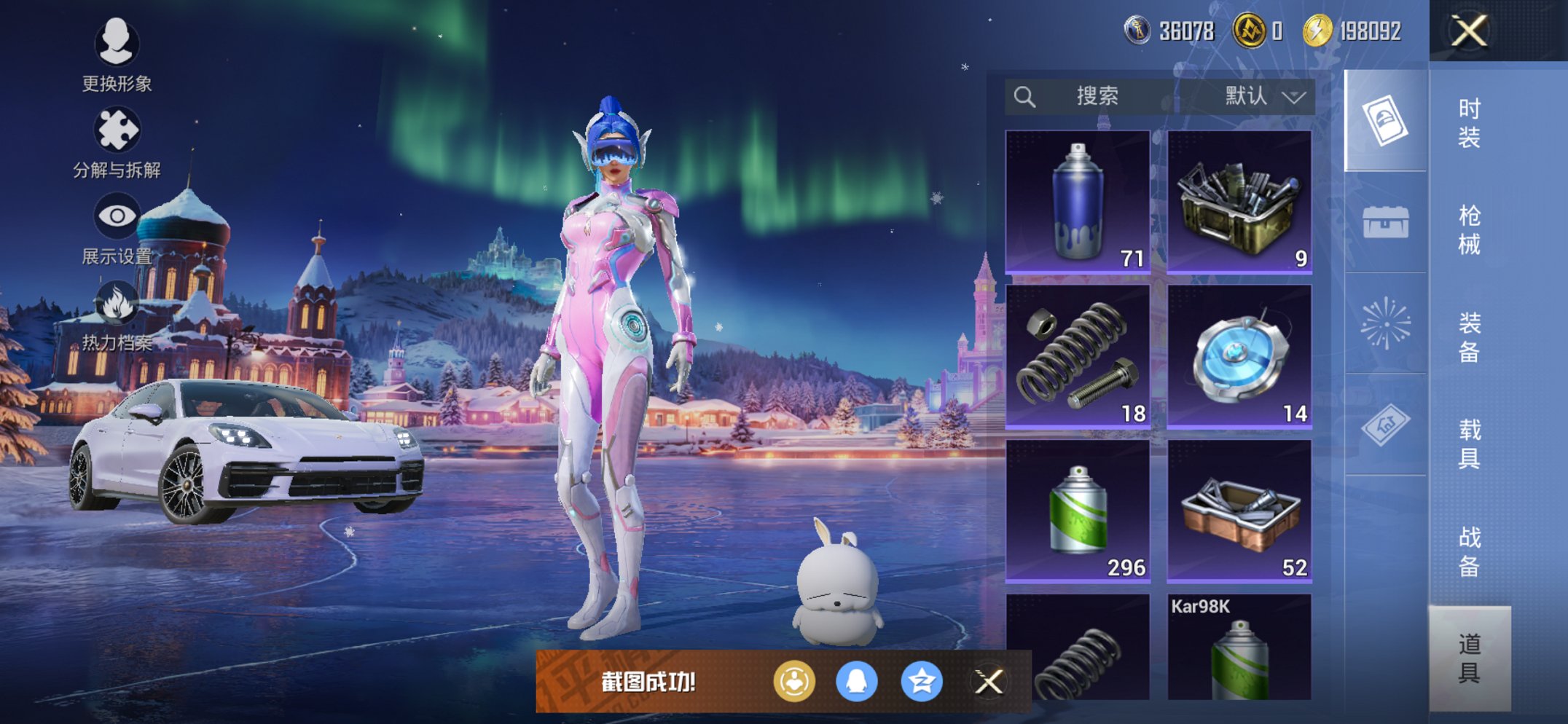Switch to the 载具 vehicles tab
Viewport: 1568px width, 724px height.
1469,444
